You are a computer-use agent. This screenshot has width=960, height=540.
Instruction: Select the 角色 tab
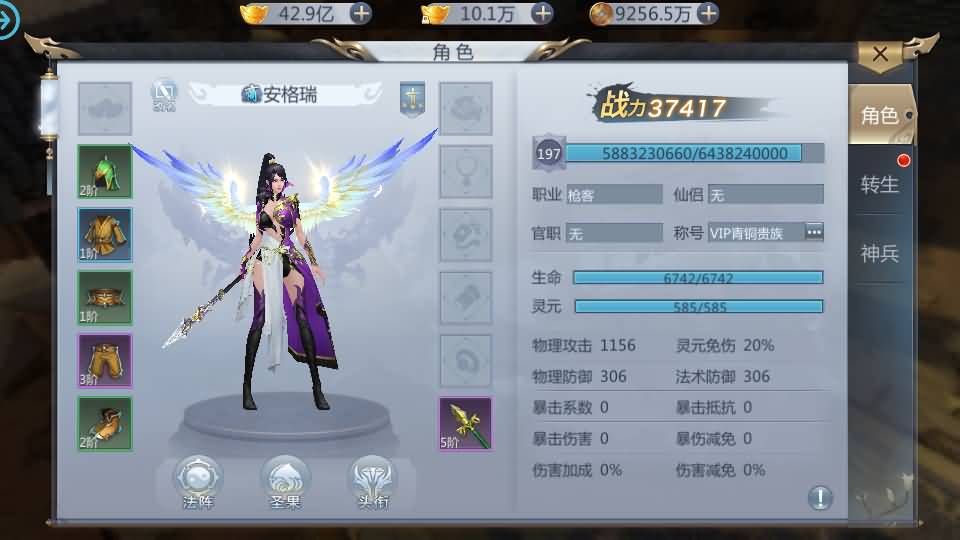[x=880, y=116]
